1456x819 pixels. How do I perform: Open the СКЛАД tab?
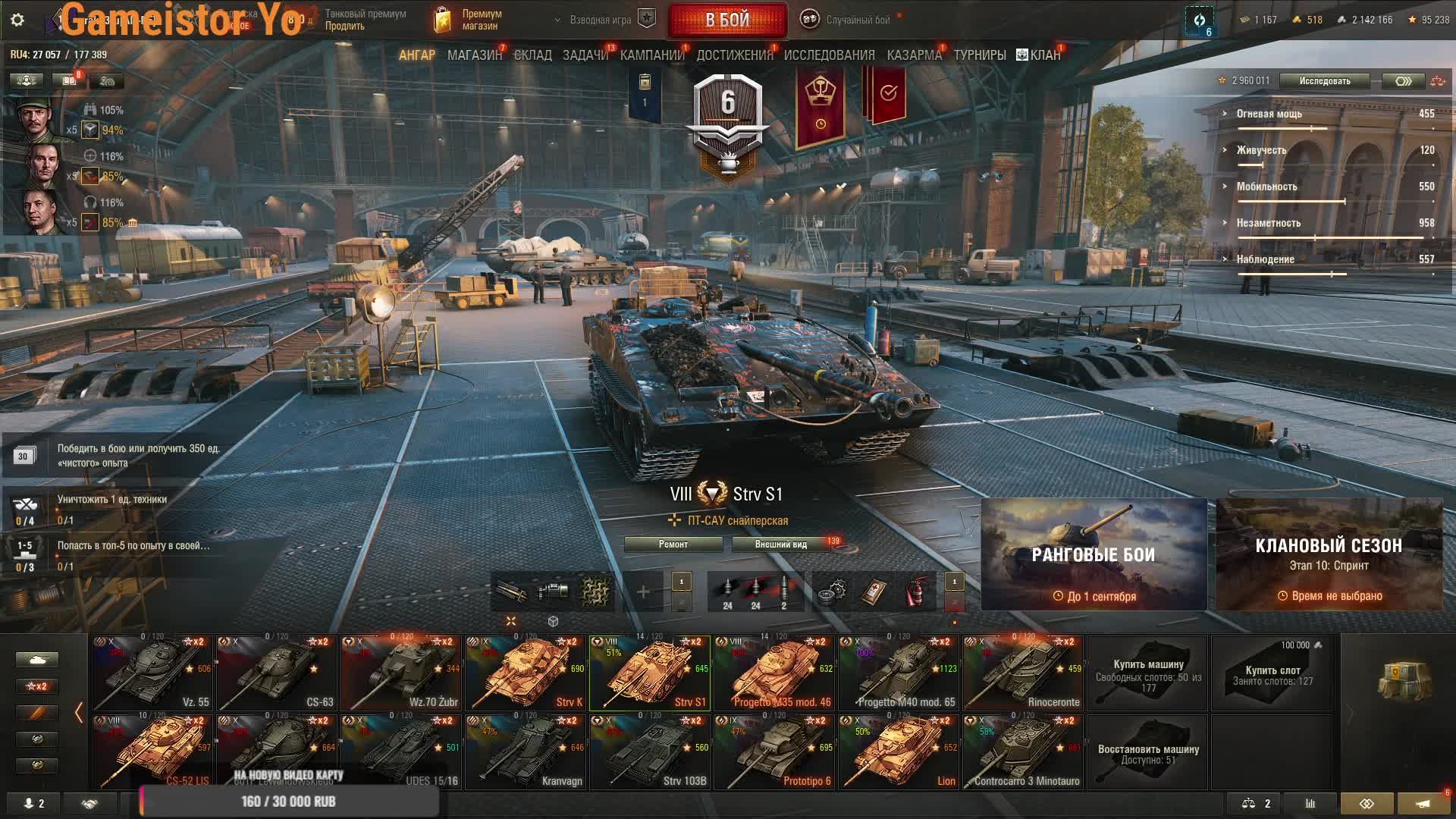click(532, 55)
